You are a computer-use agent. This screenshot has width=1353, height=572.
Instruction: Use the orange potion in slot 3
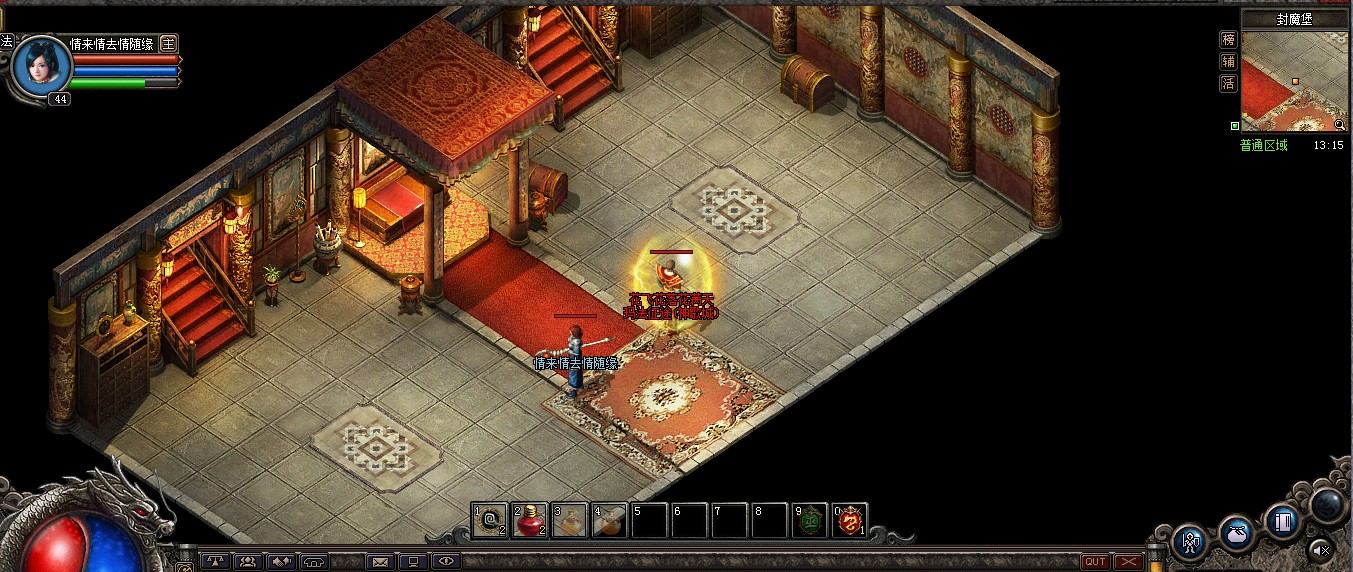click(x=570, y=520)
